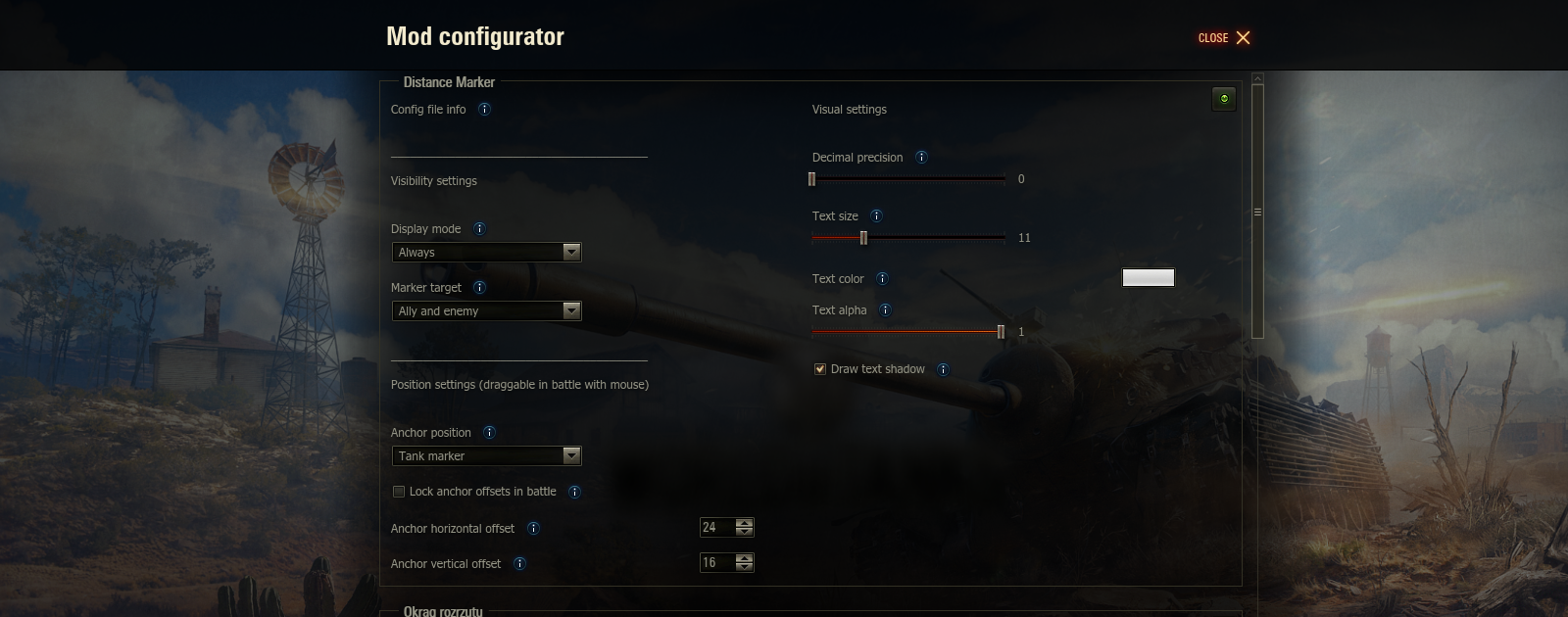1568x617 pixels.
Task: Open the Marker target dropdown
Action: [486, 311]
